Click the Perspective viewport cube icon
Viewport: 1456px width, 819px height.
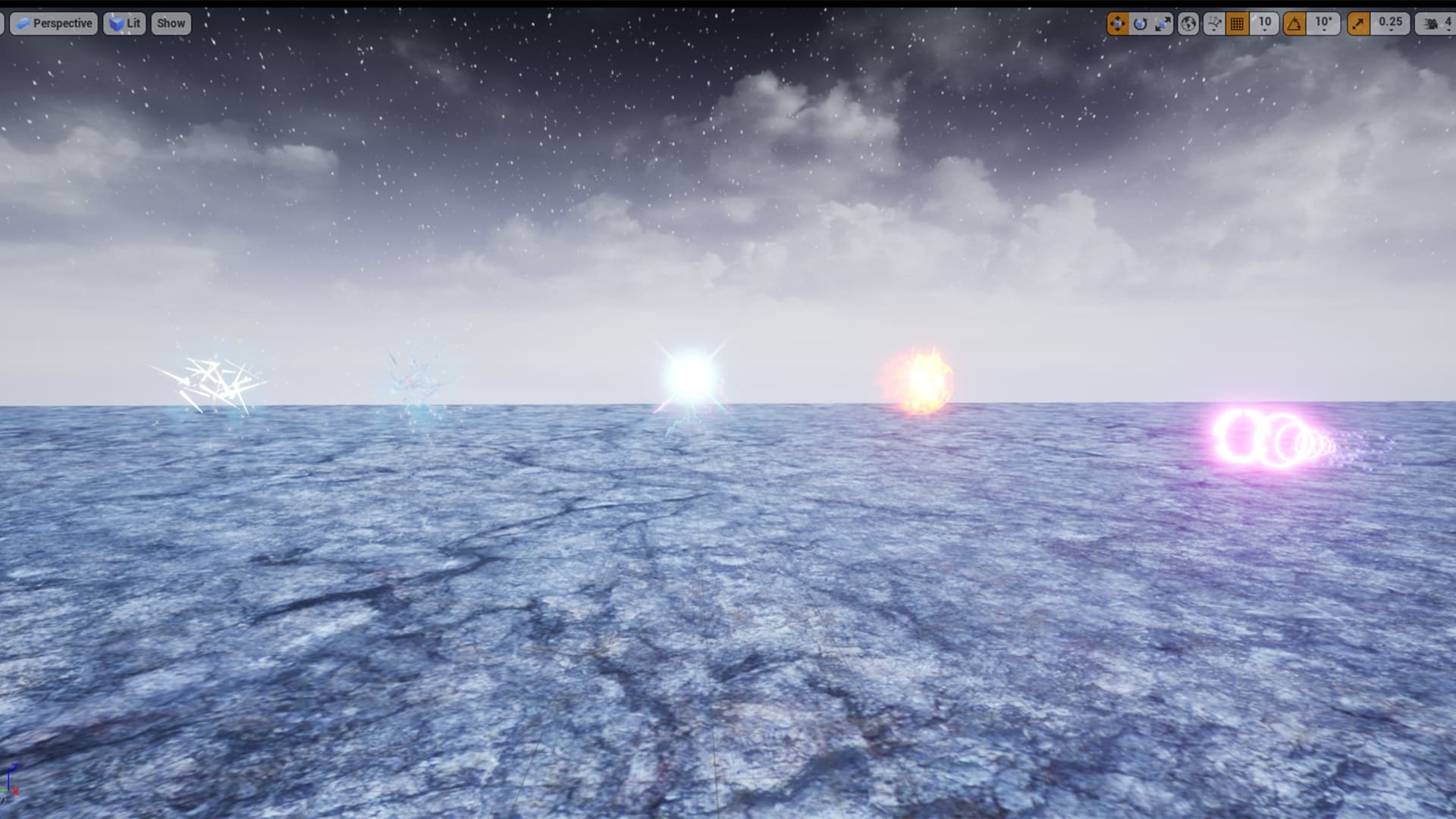[x=24, y=24]
